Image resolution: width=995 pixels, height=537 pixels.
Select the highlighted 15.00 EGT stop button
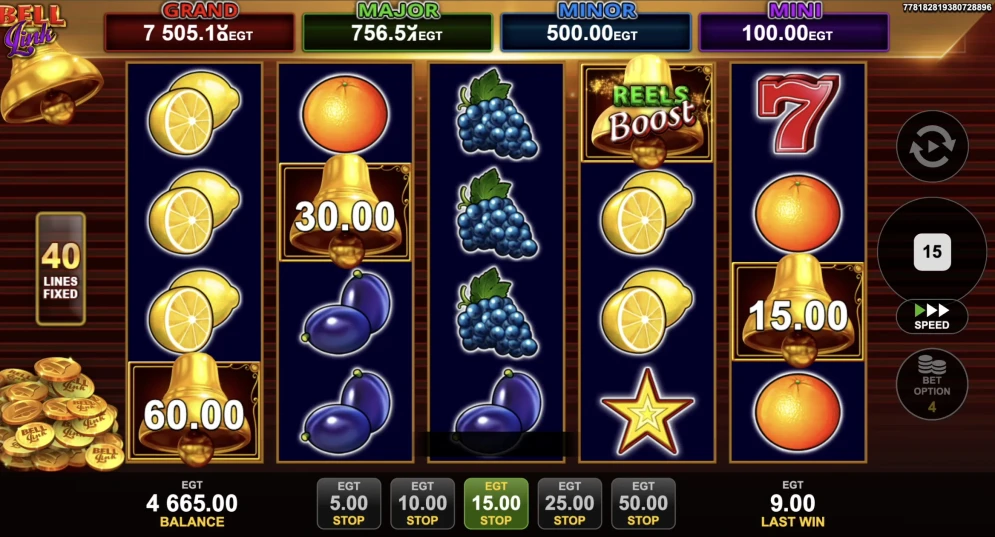point(496,503)
